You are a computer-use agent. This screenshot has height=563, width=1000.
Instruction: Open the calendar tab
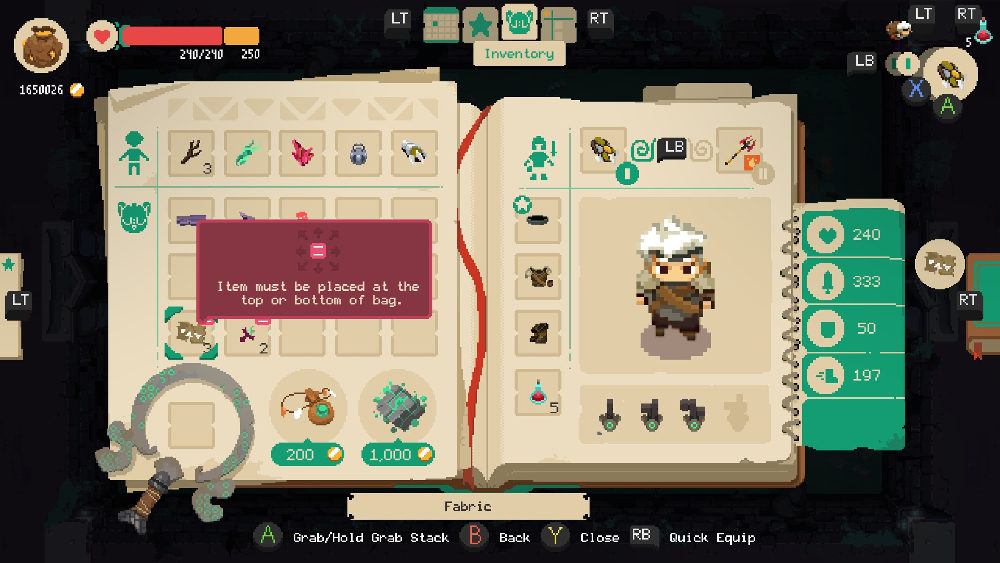click(441, 24)
